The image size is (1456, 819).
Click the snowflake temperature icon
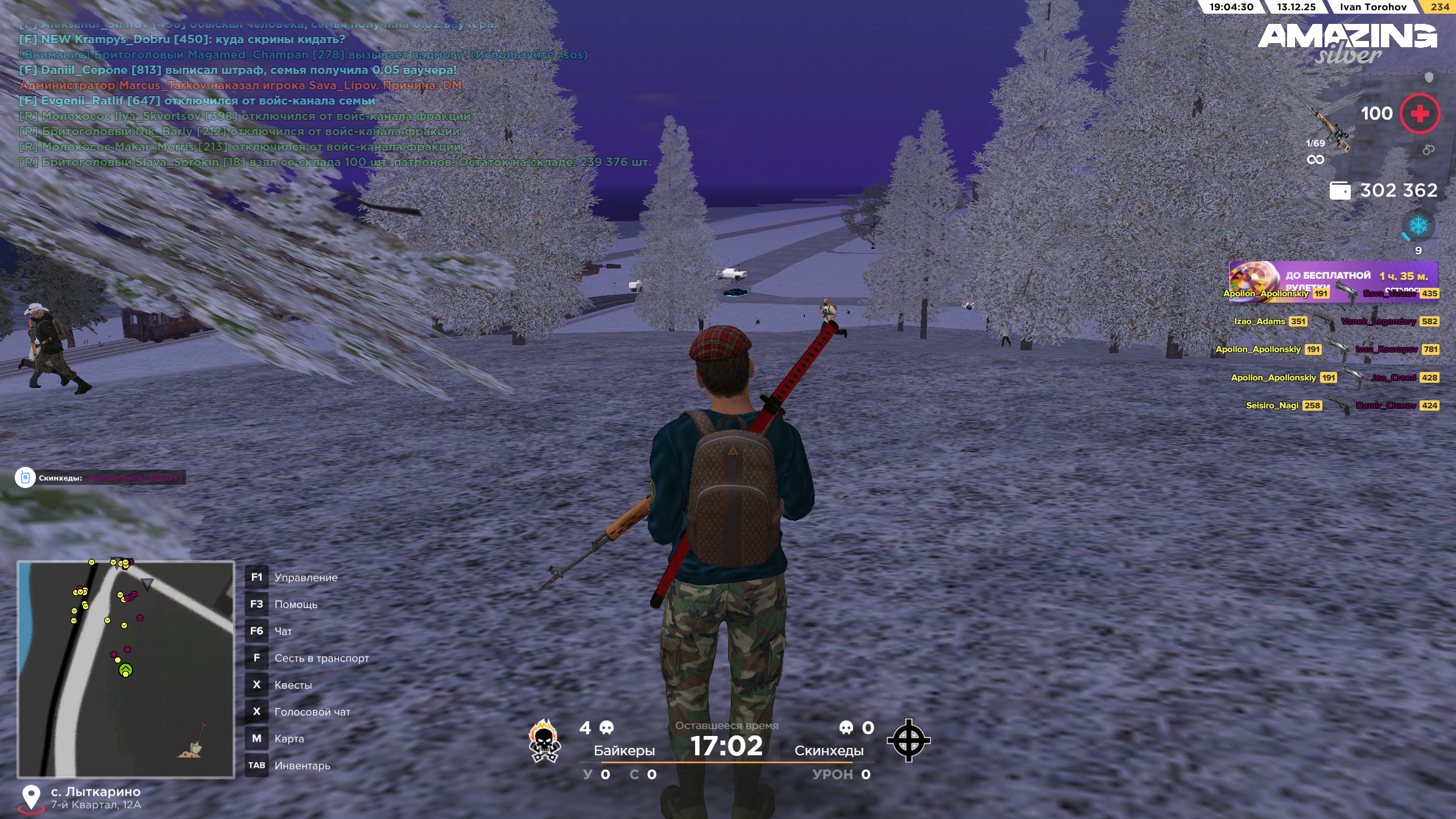coord(1418,226)
